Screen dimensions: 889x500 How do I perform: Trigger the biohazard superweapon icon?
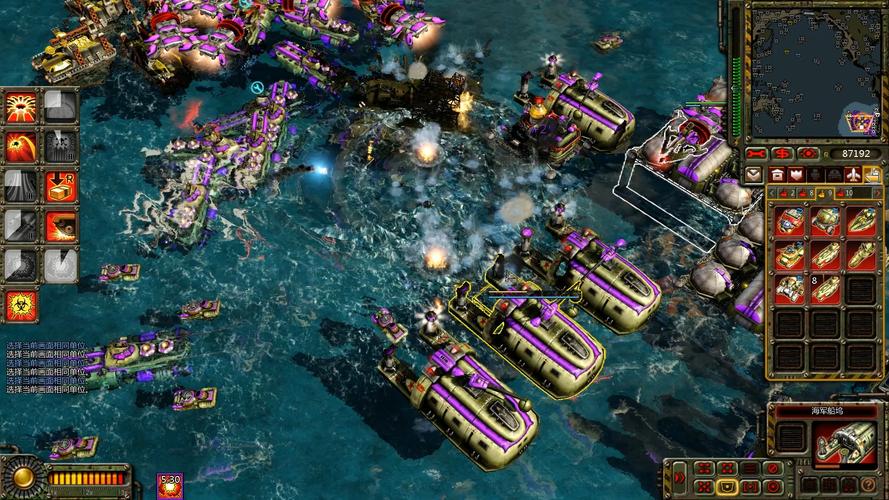(21, 305)
